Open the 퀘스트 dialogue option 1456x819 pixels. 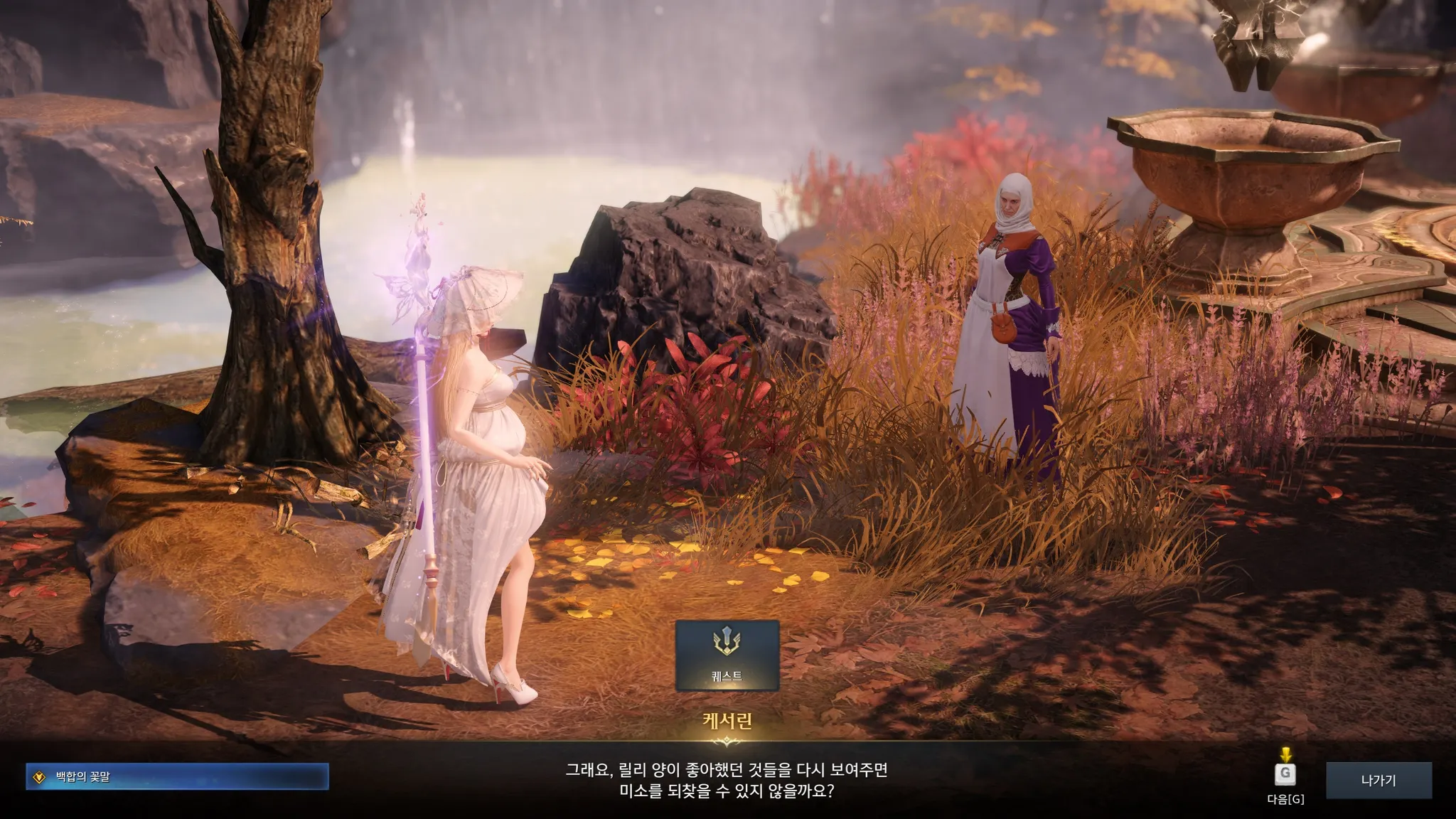[x=727, y=655]
